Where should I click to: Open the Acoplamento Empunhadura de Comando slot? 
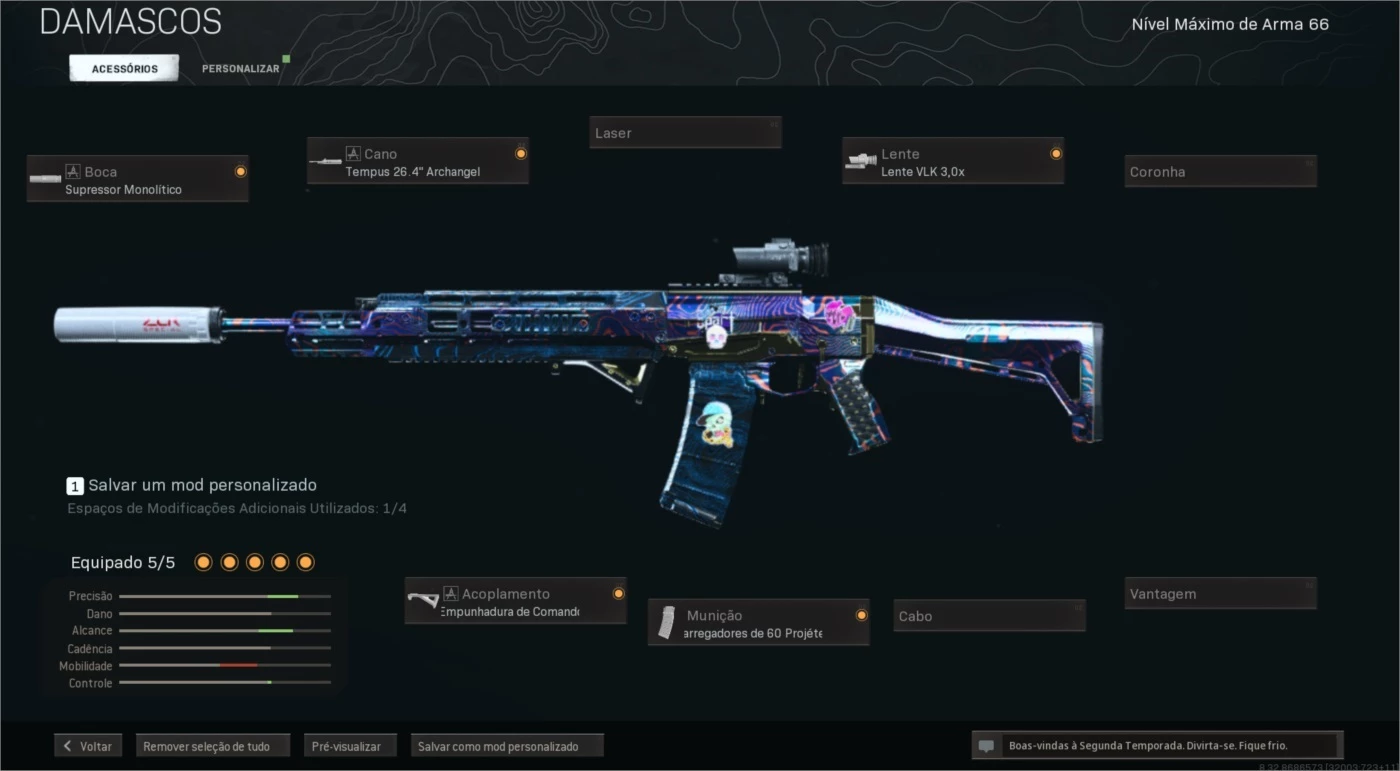tap(516, 601)
